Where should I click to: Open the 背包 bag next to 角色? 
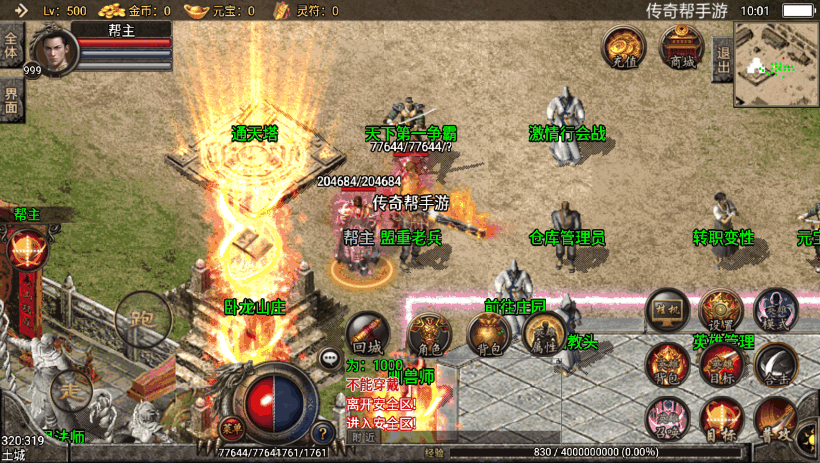point(489,334)
